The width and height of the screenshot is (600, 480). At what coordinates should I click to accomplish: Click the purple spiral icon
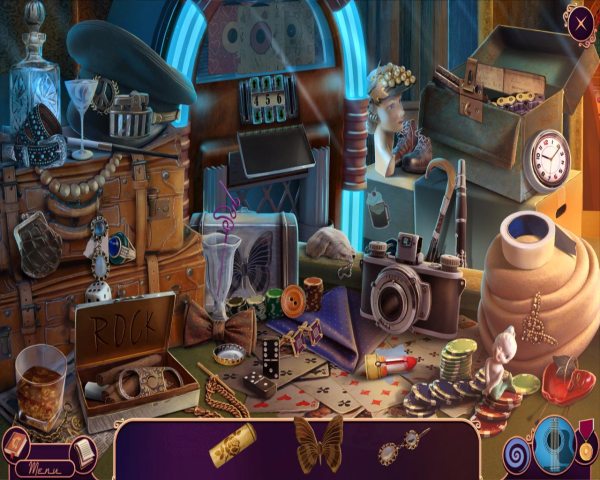517,452
